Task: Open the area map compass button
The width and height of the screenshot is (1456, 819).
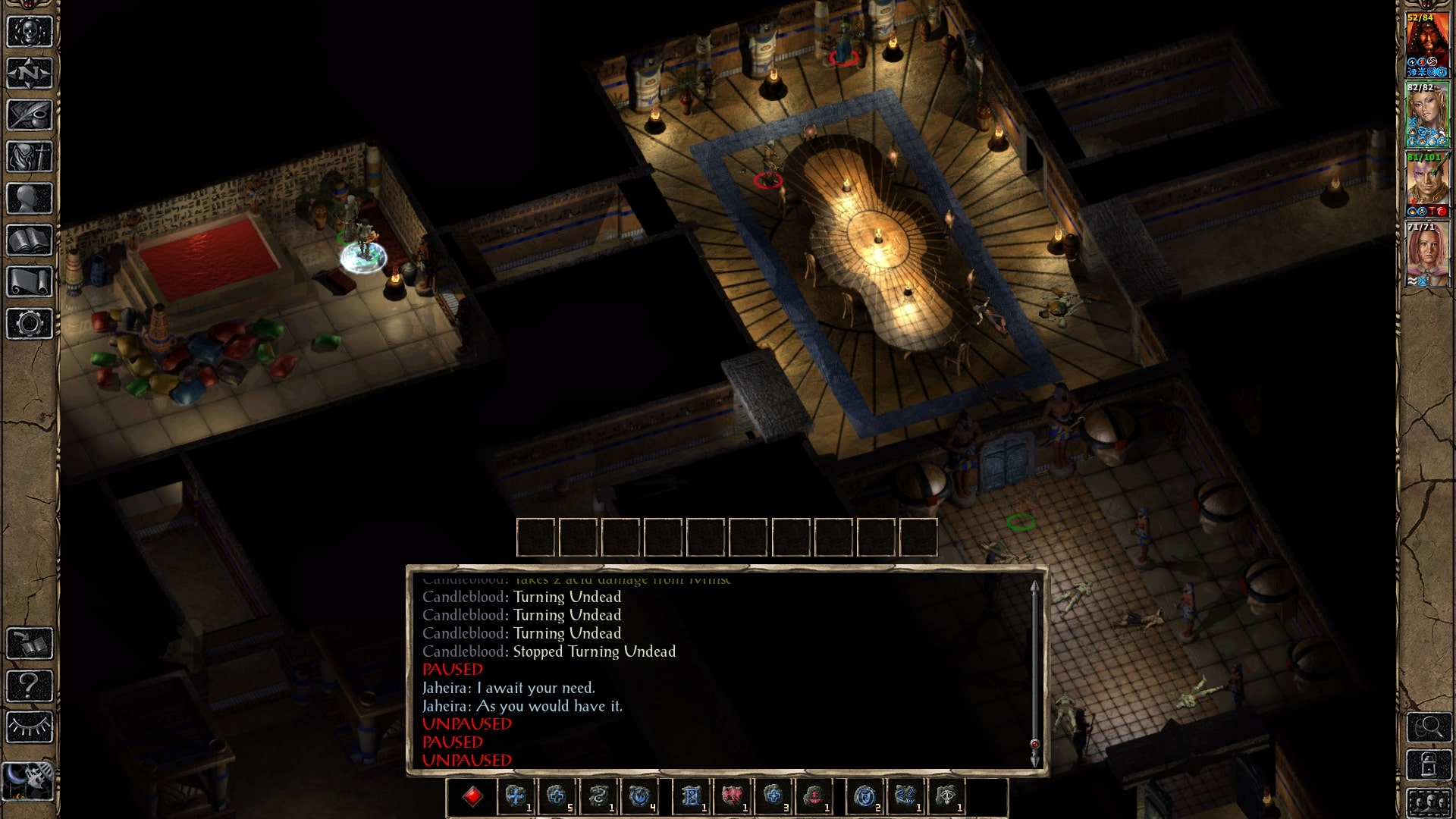Action: 30,74
